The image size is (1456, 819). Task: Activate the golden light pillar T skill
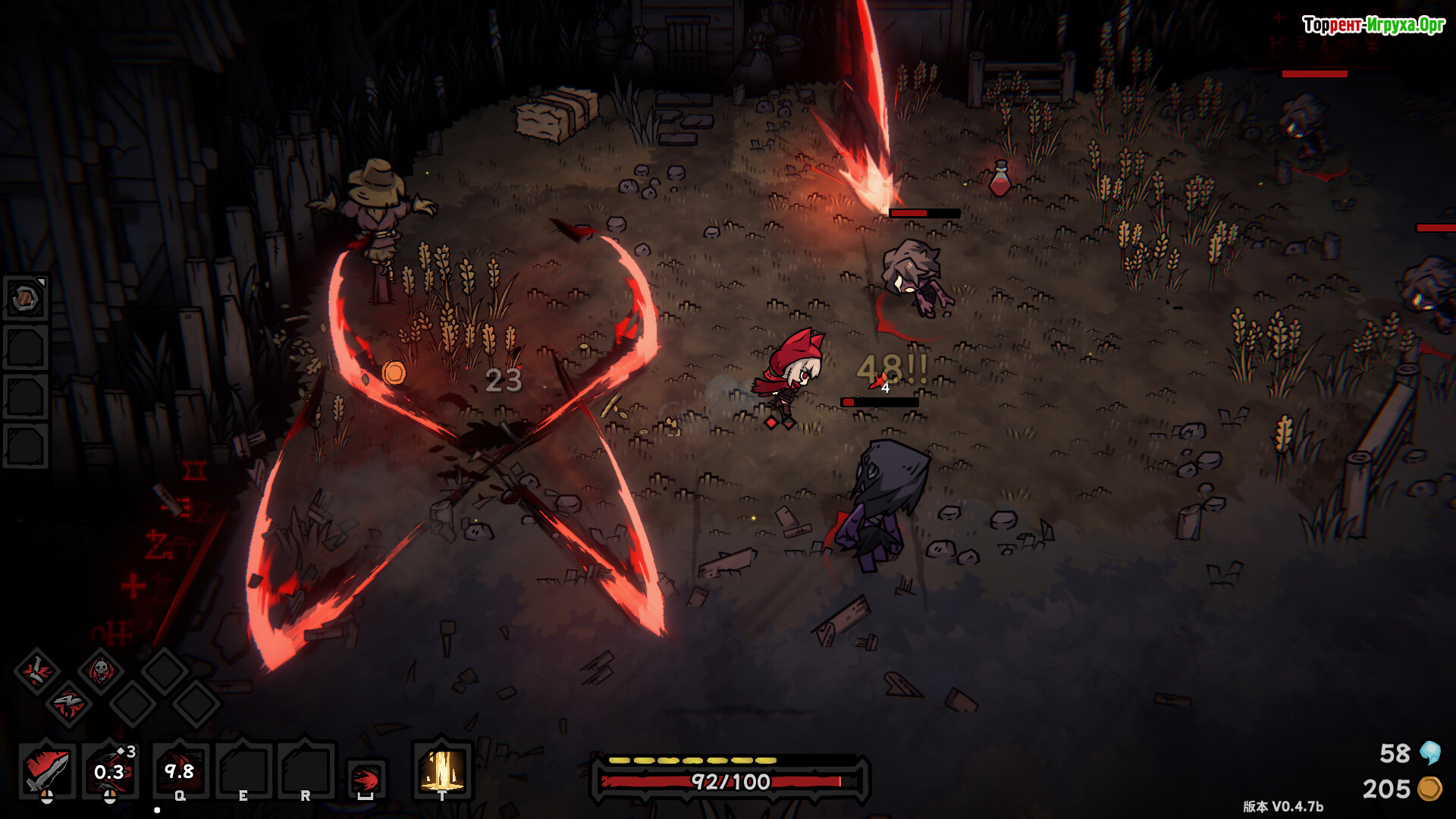(x=442, y=770)
